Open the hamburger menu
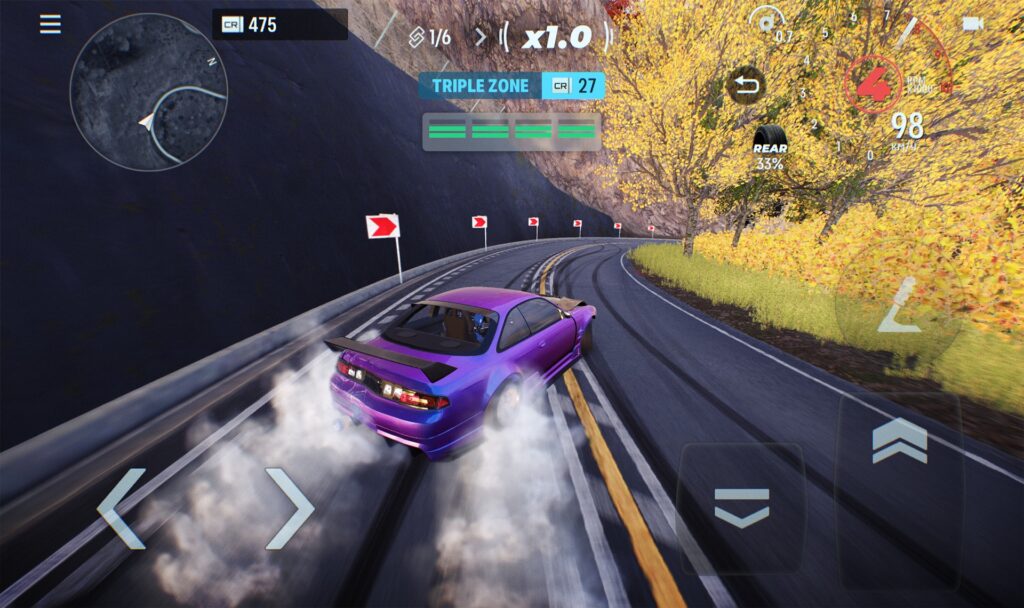Screen dimensions: 1024x608 click(50, 24)
